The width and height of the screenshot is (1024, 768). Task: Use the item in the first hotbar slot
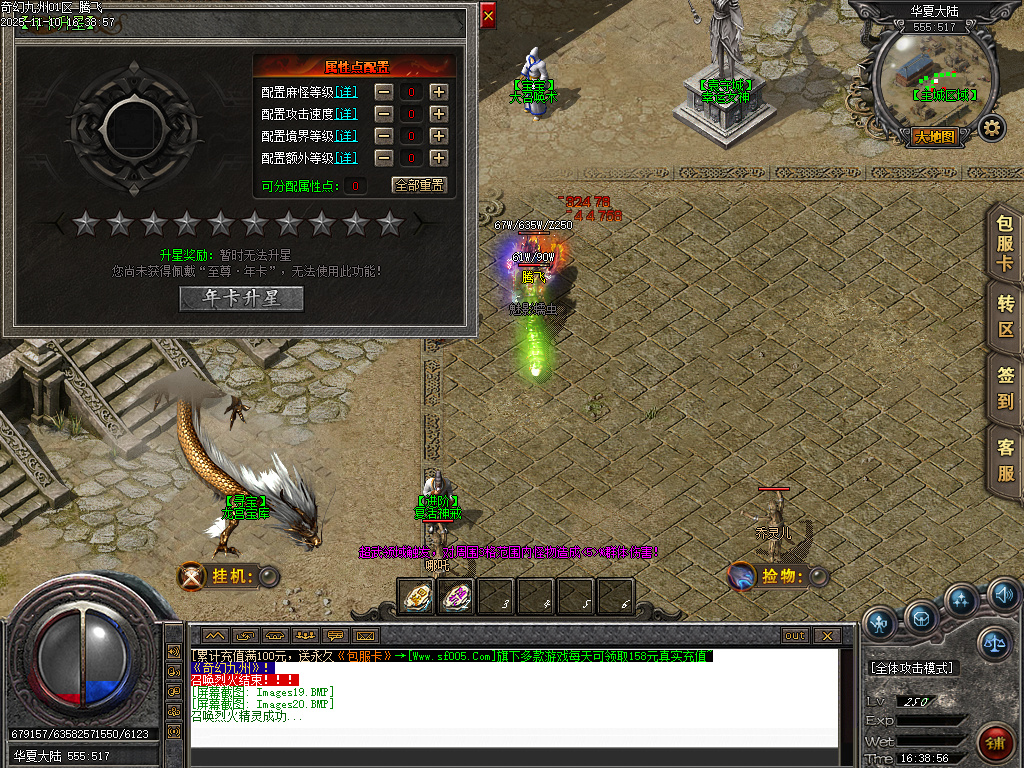click(x=415, y=597)
